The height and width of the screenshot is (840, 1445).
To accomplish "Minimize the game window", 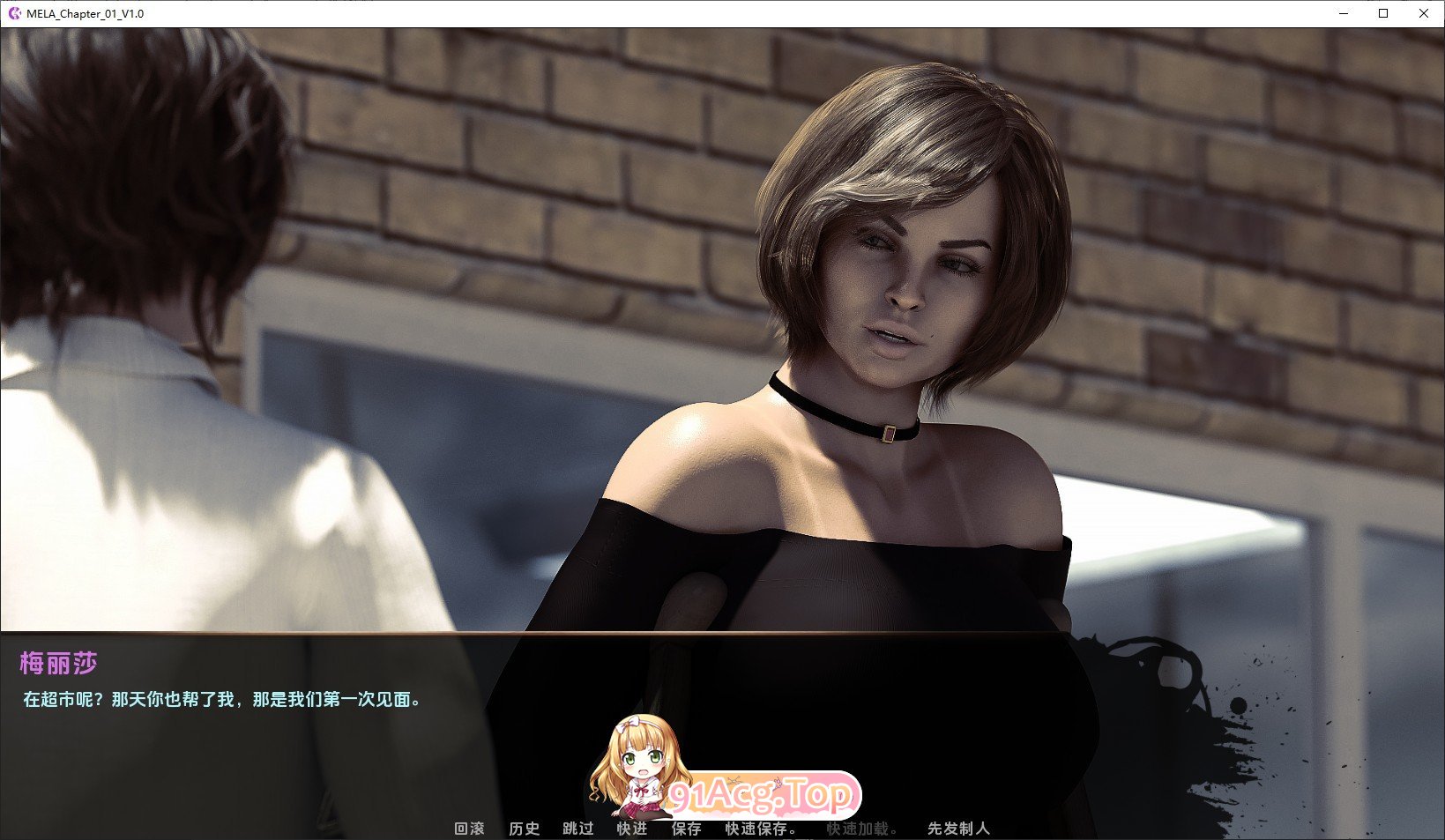I will tap(1342, 13).
